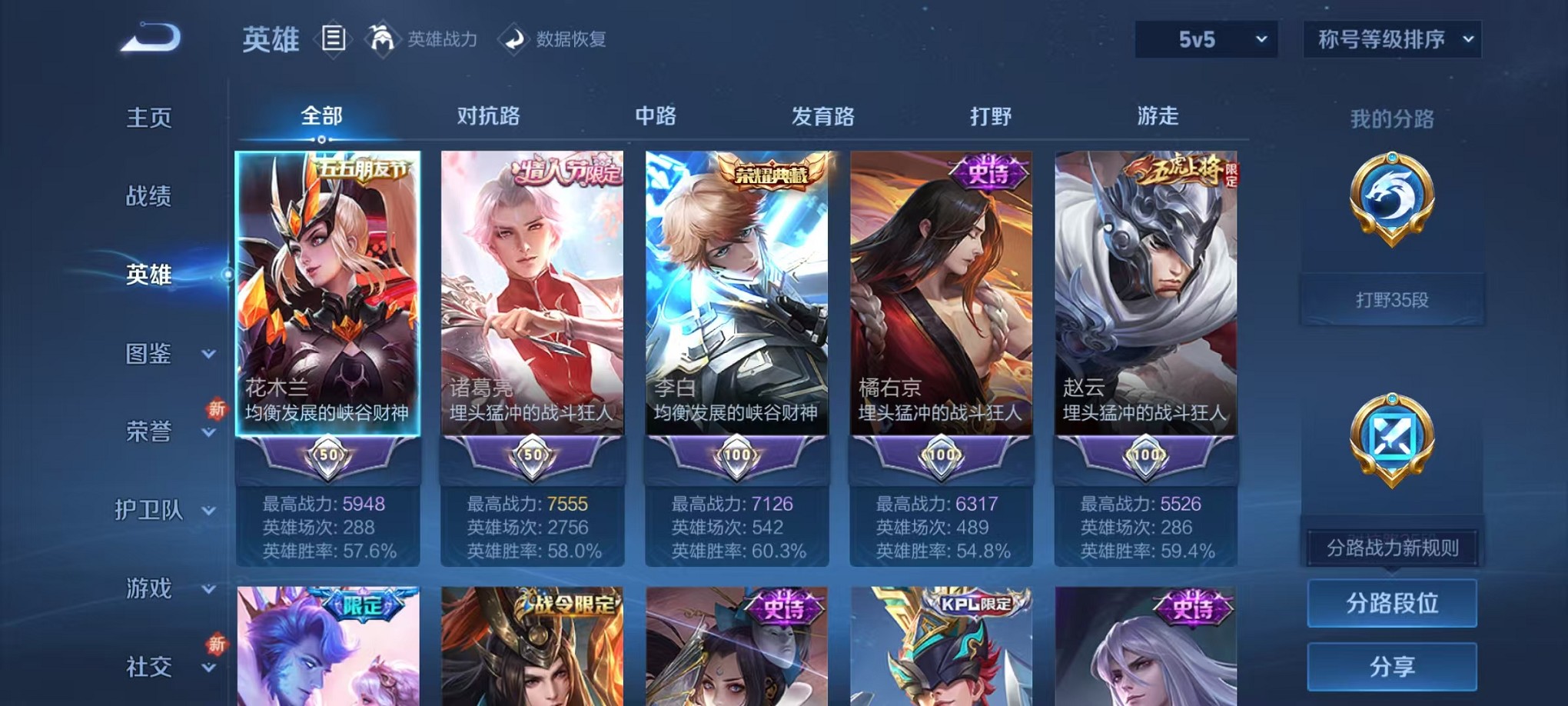Click the 分享 share button

pos(1393,666)
